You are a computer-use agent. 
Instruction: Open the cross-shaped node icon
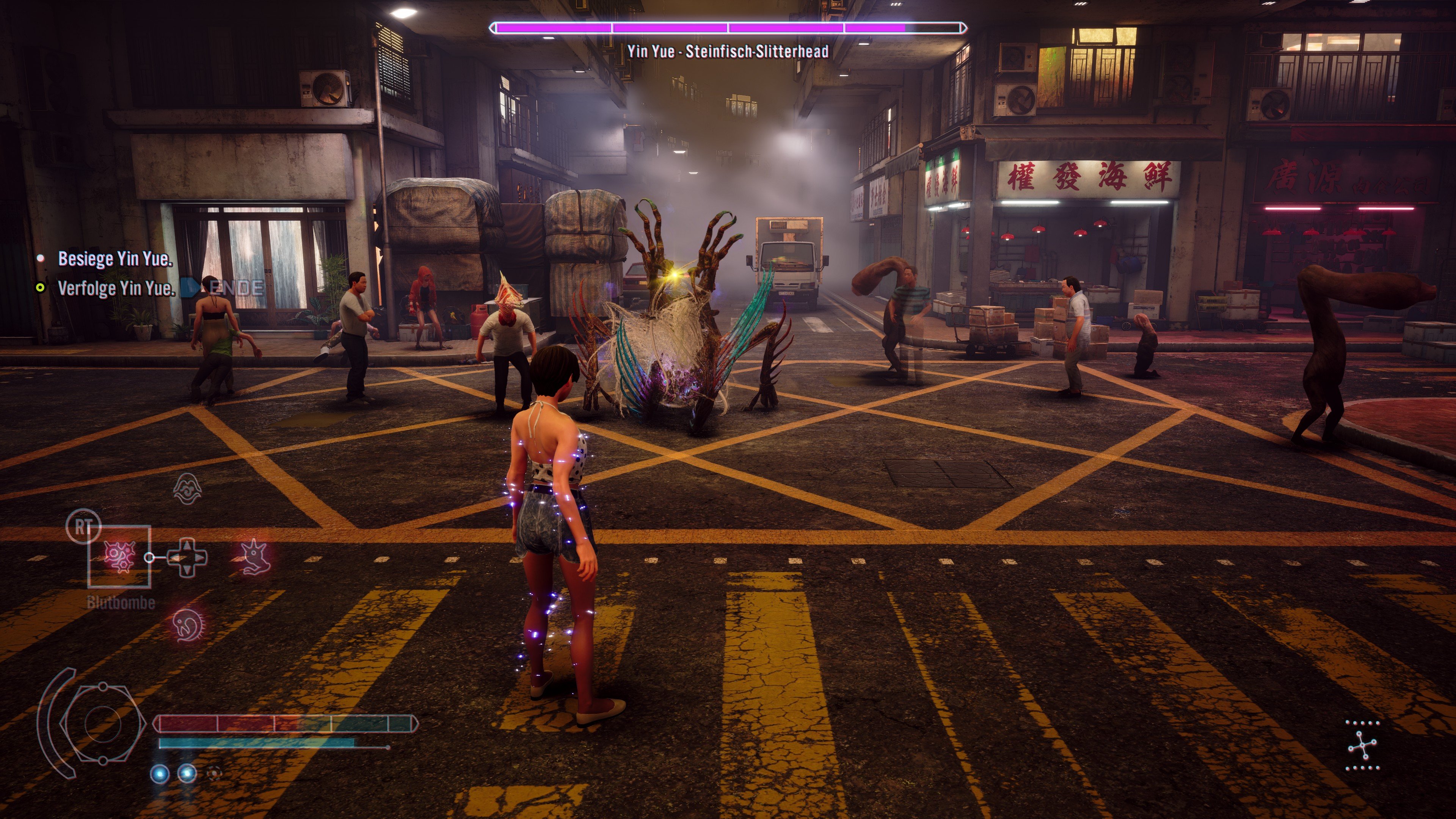tap(1362, 745)
